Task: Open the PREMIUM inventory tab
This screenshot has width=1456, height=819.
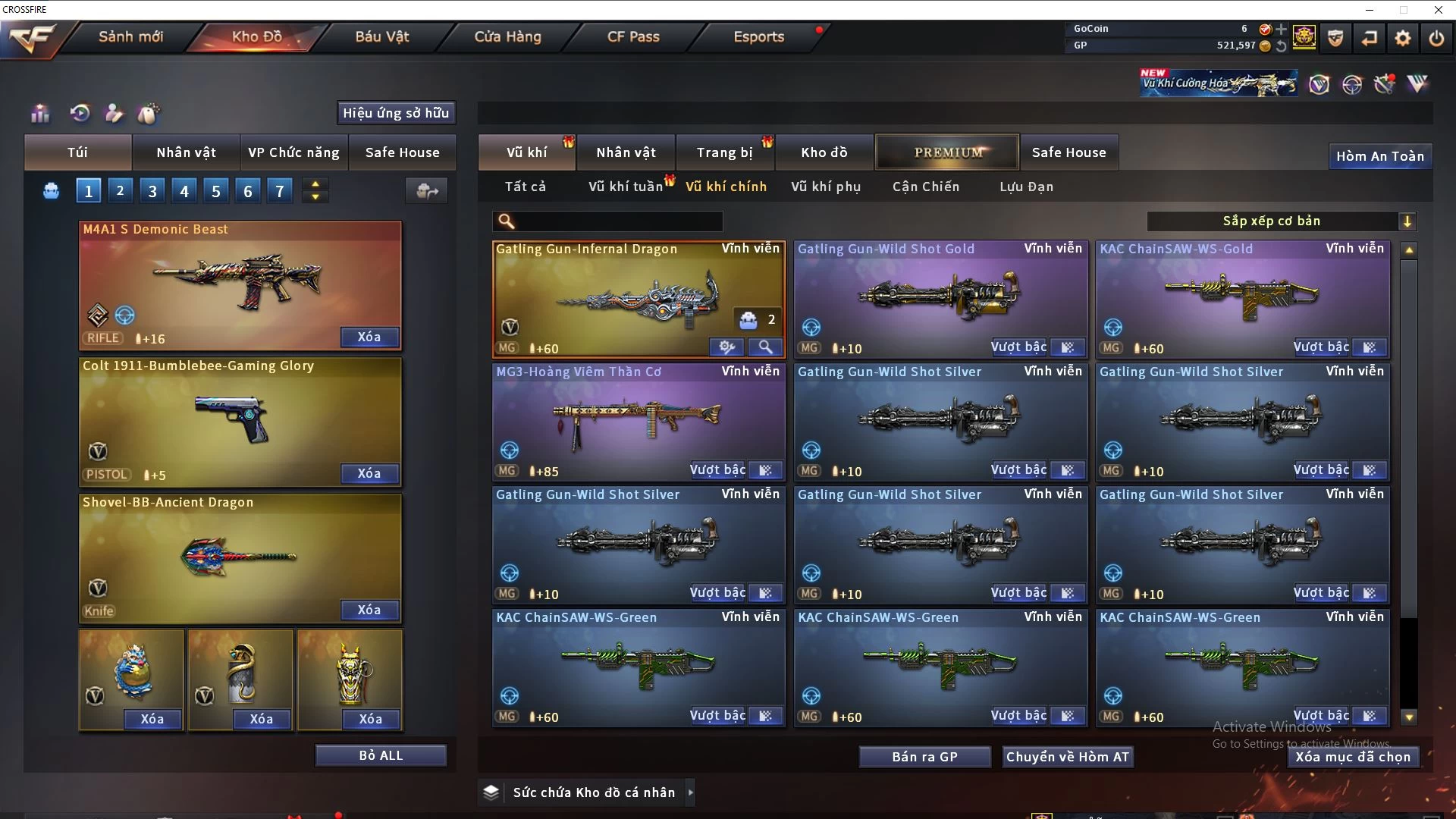Action: click(948, 152)
